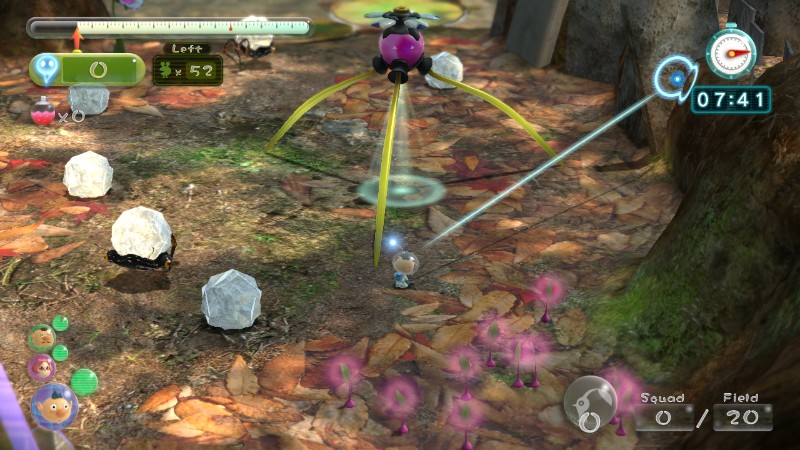
Task: Click the stopwatch icon
Action: pyautogui.click(x=731, y=52)
